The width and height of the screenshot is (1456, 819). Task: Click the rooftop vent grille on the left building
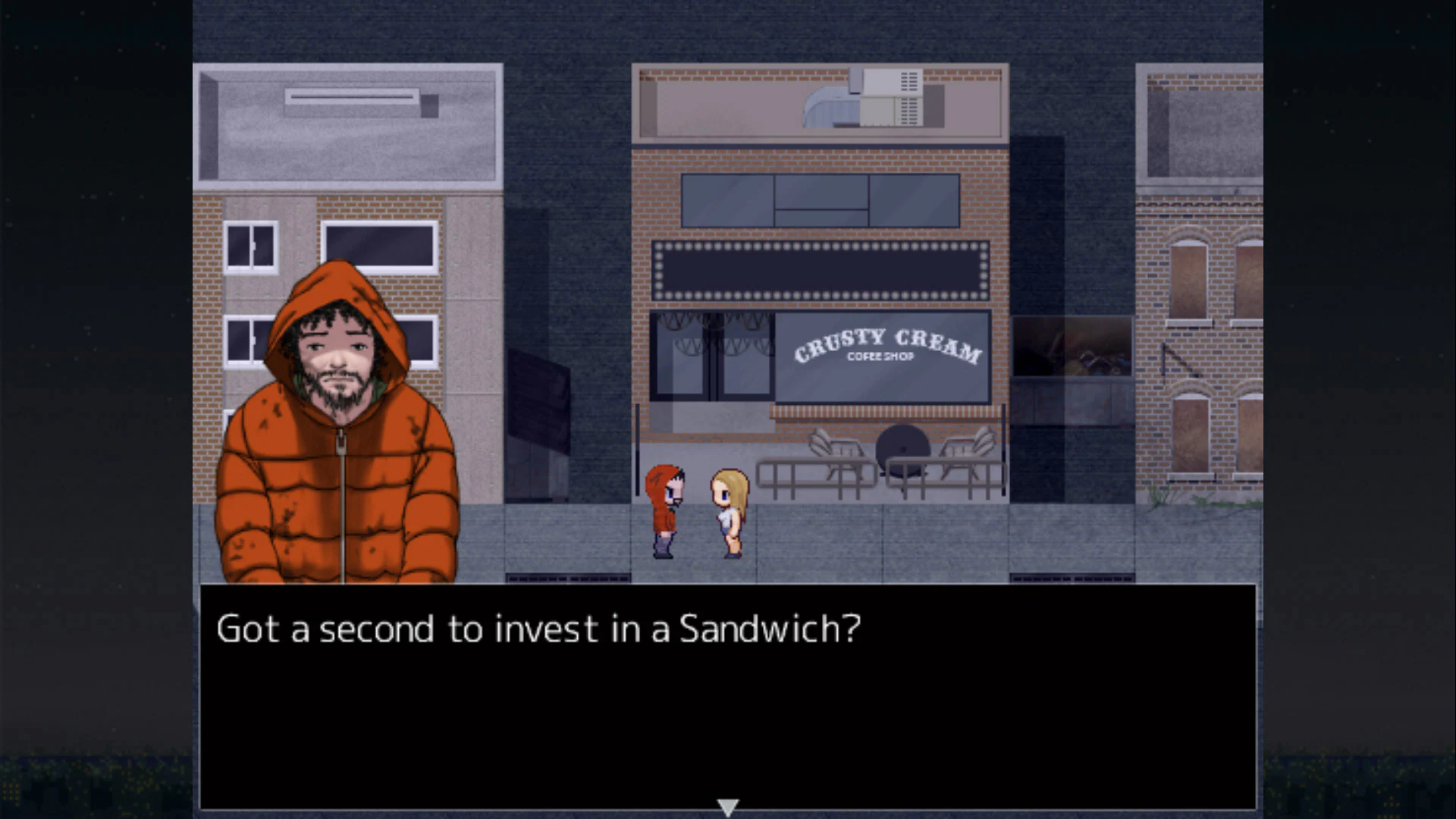click(353, 97)
